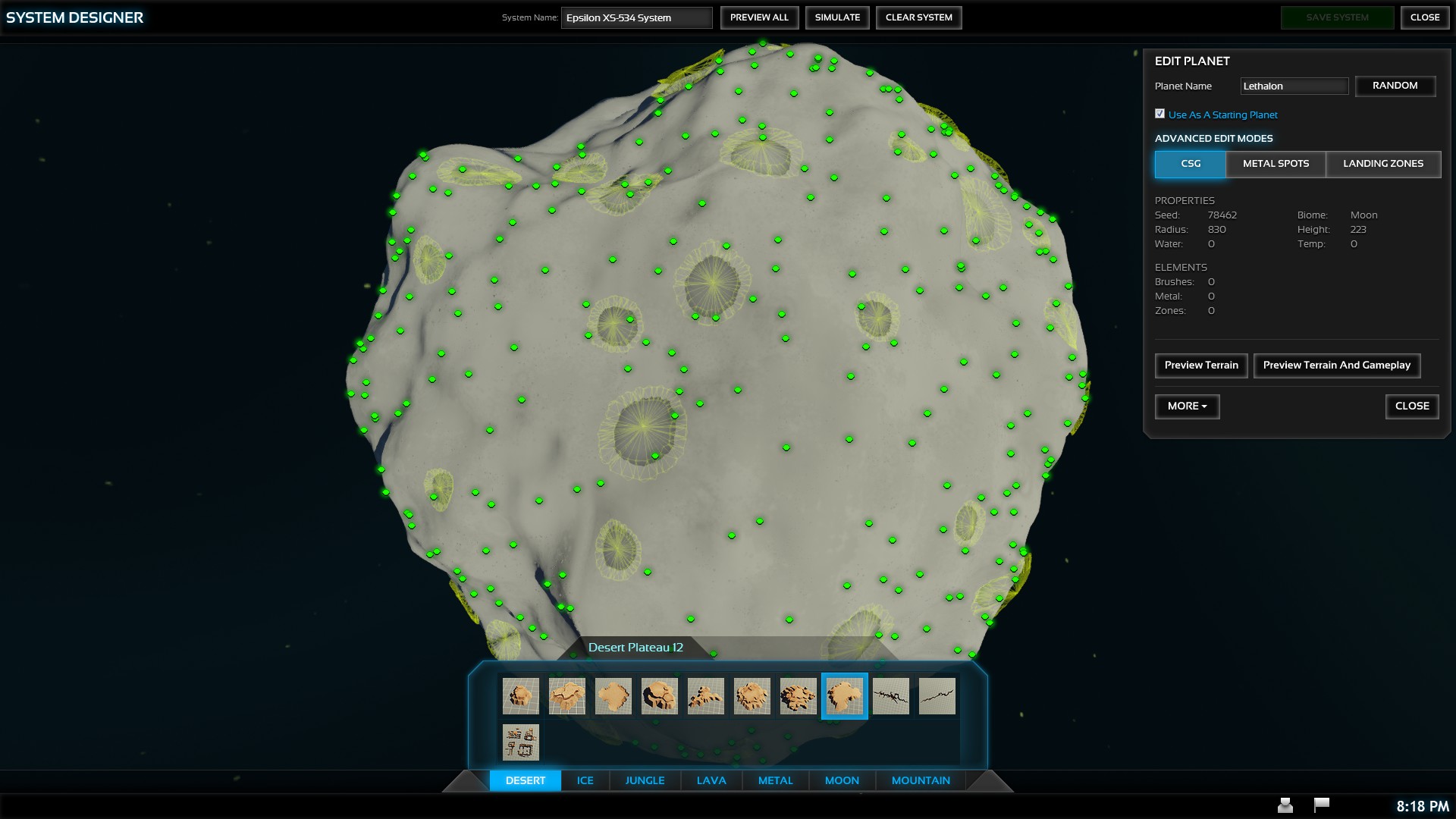Viewport: 1456px width, 819px height.
Task: Start the SIMULATE action
Action: [x=837, y=17]
